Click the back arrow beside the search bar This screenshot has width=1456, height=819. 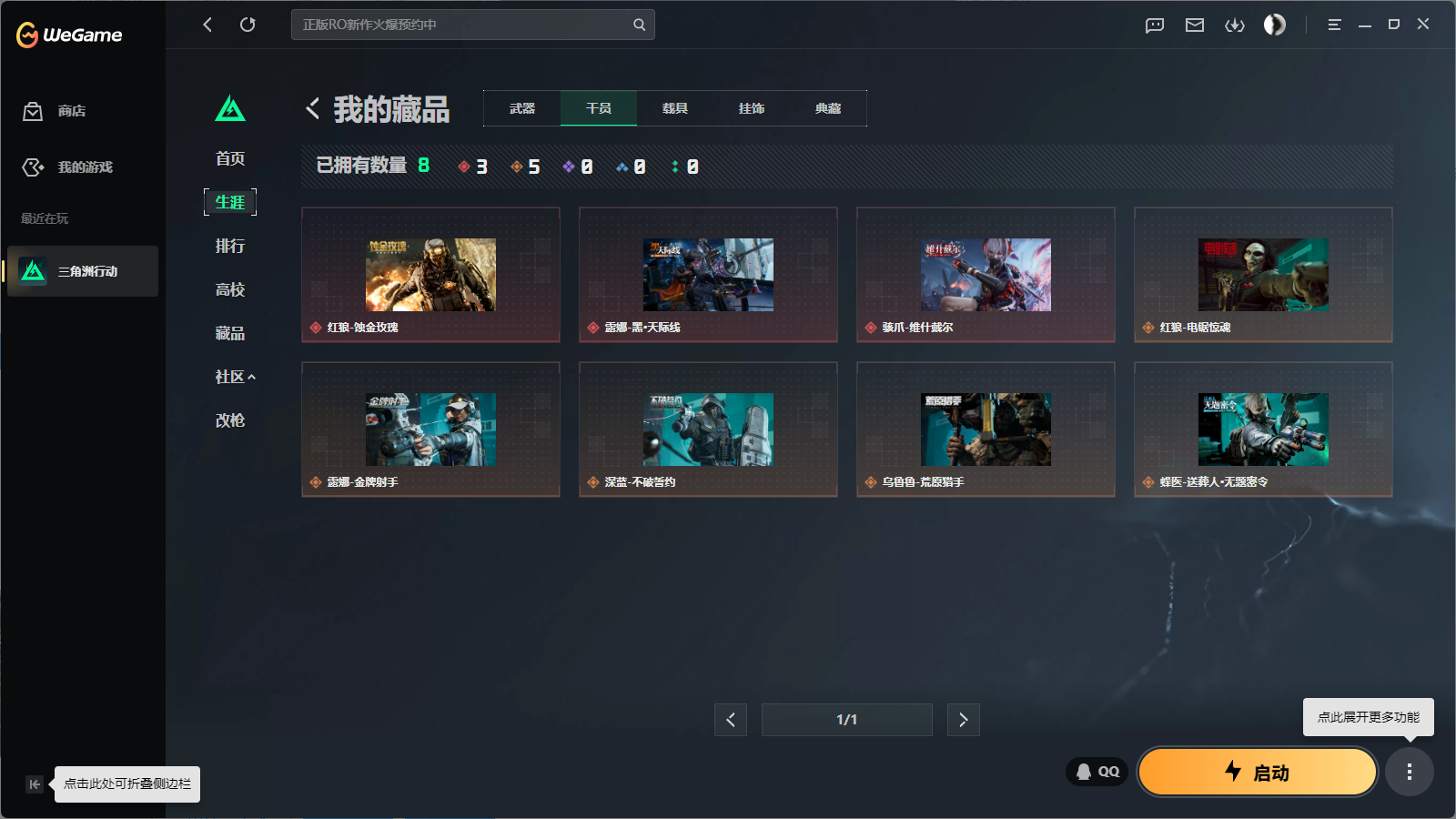tap(207, 25)
